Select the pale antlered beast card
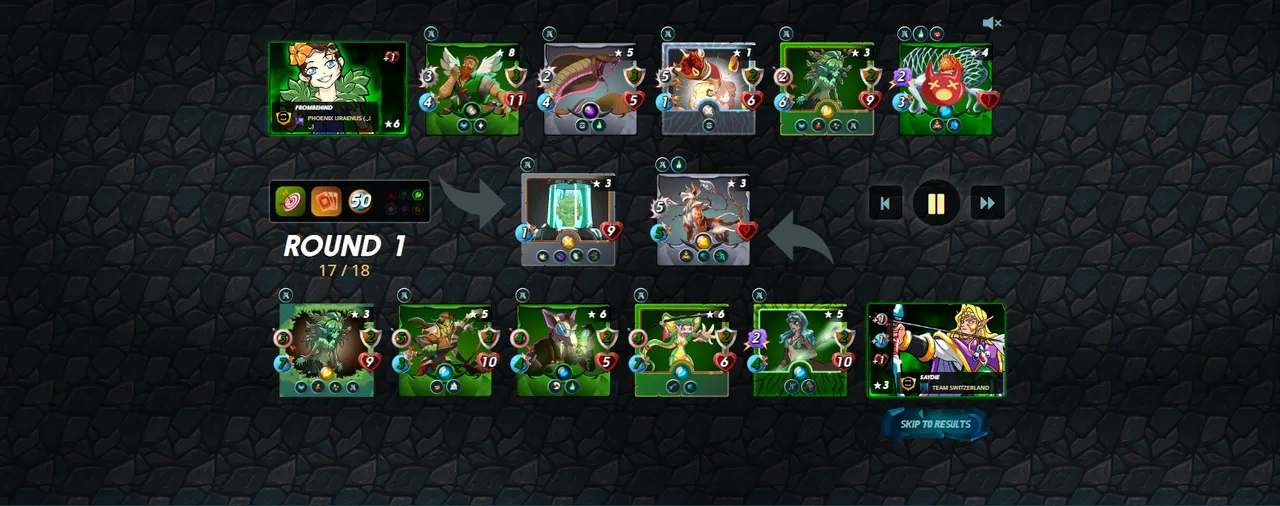 tap(703, 219)
